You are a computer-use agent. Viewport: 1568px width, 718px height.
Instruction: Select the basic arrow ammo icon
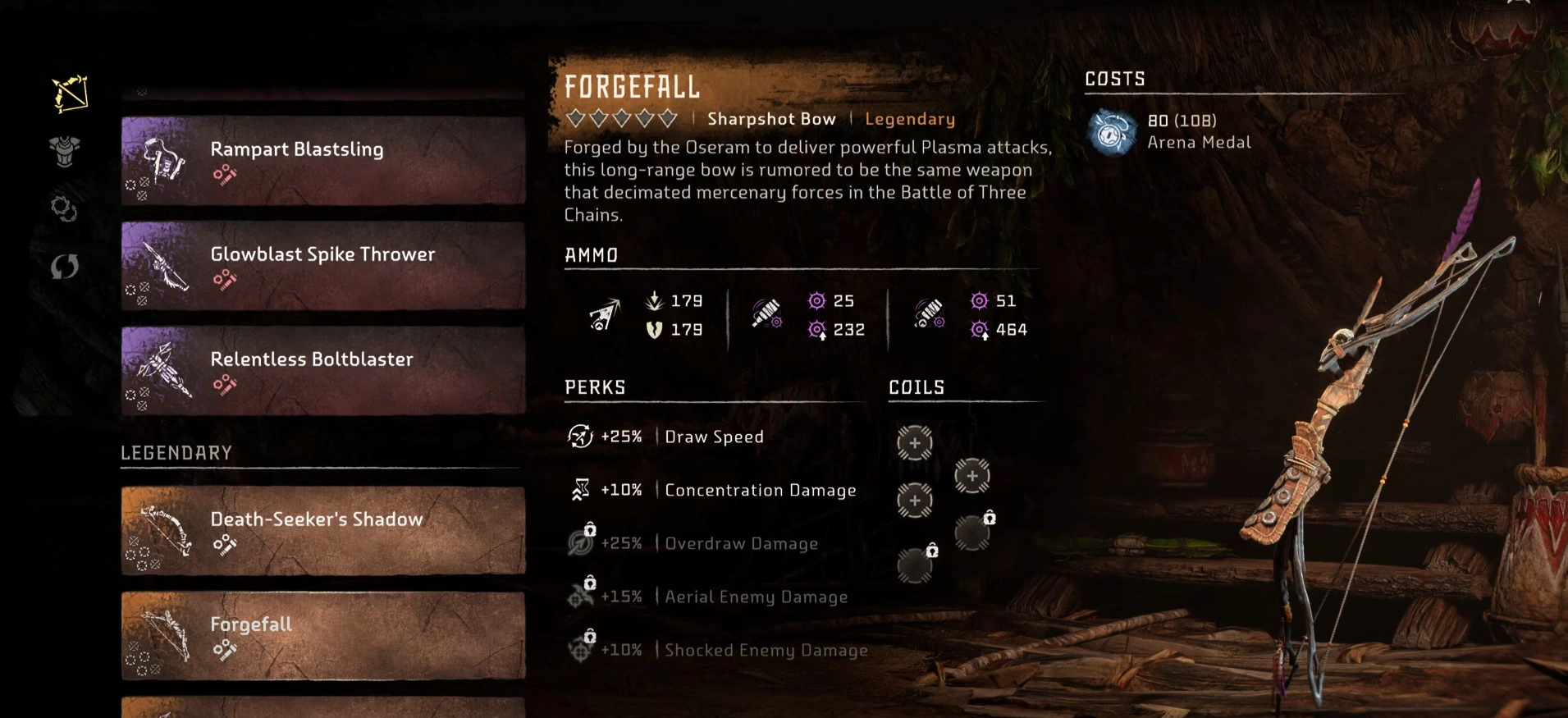(605, 315)
